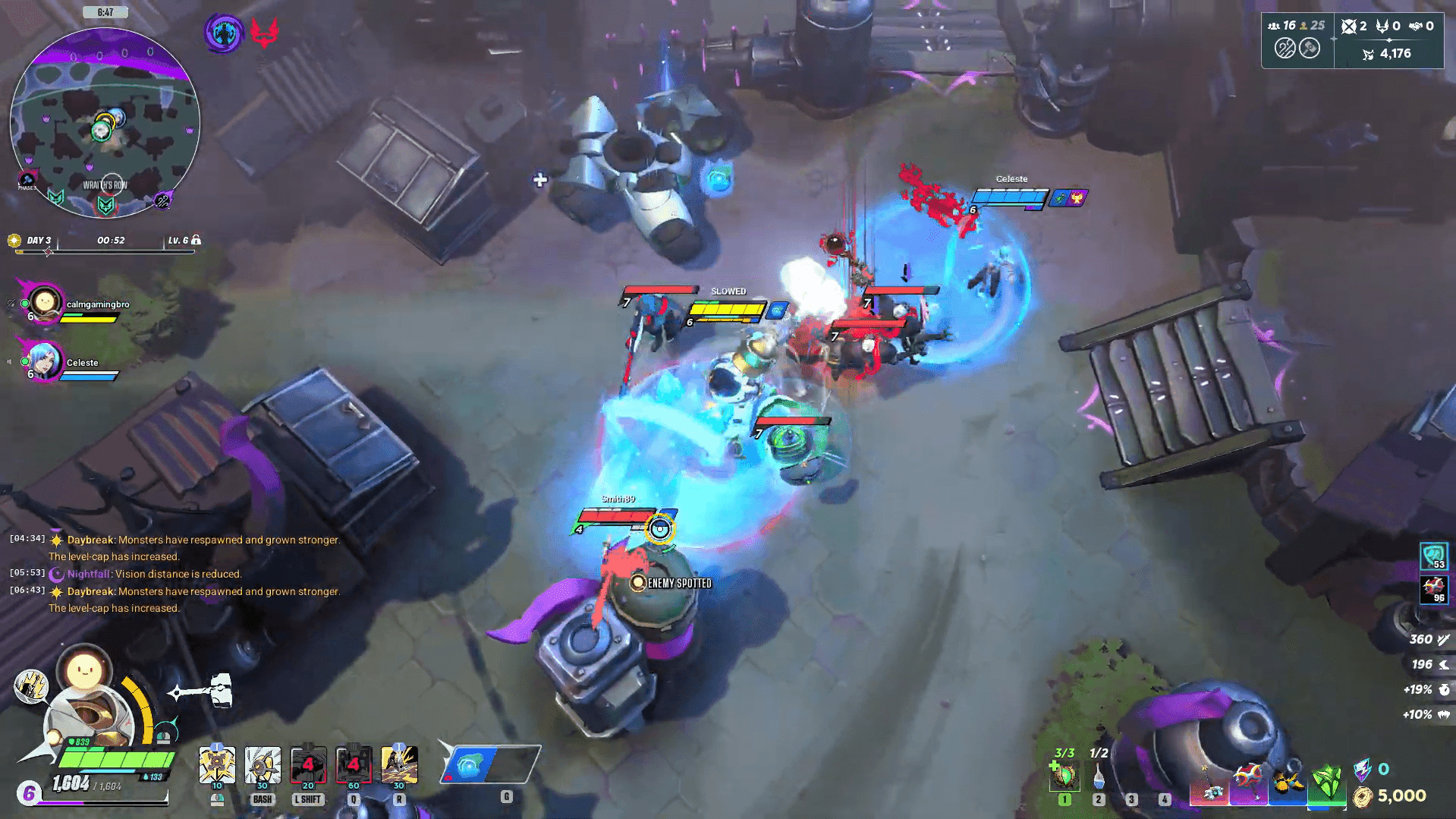Image resolution: width=1456 pixels, height=819 pixels.
Task: Click the purple swirl status icon
Action: click(224, 33)
